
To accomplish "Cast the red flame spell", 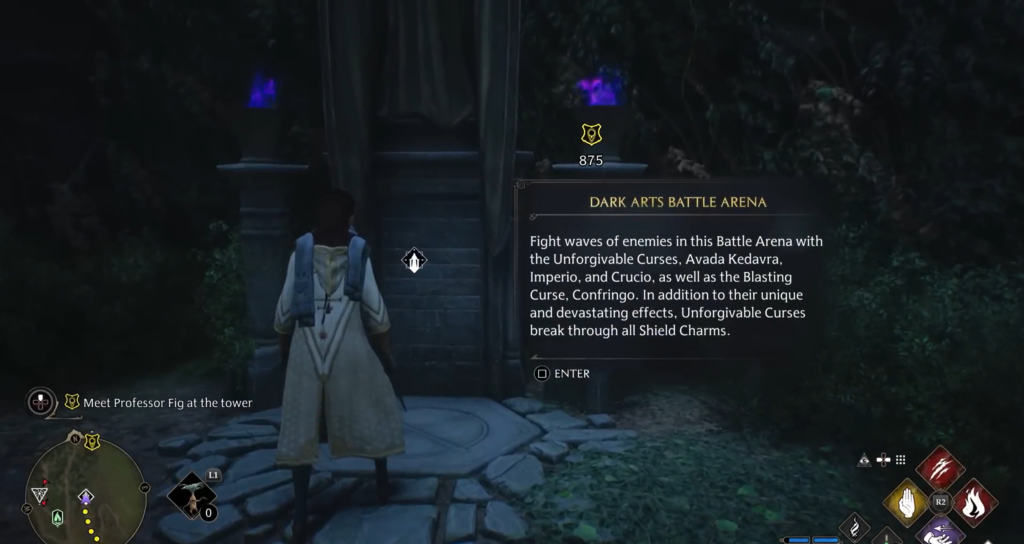I will click(x=974, y=501).
